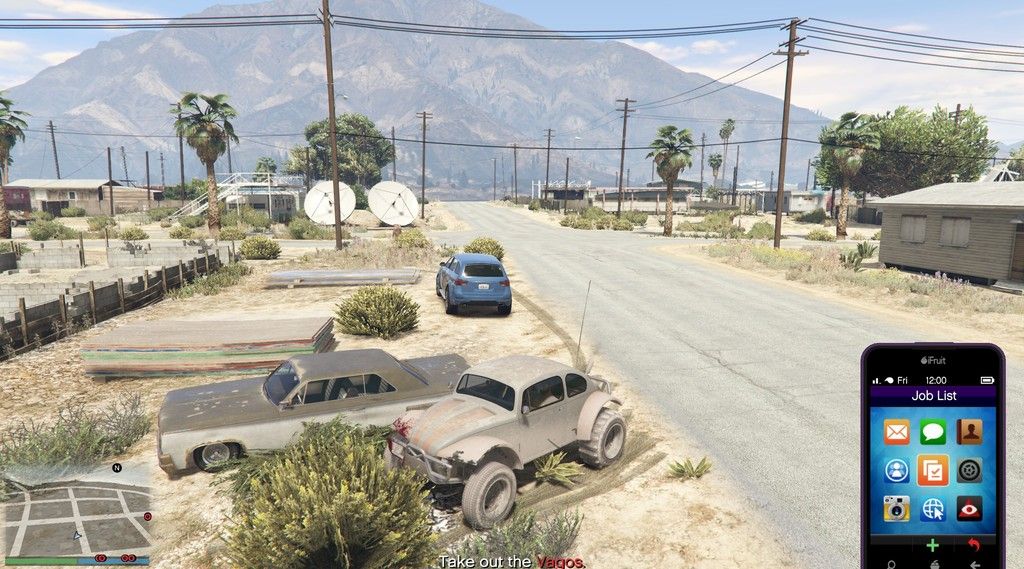Click the north N marker on minimap
This screenshot has height=569, width=1024.
tap(117, 468)
